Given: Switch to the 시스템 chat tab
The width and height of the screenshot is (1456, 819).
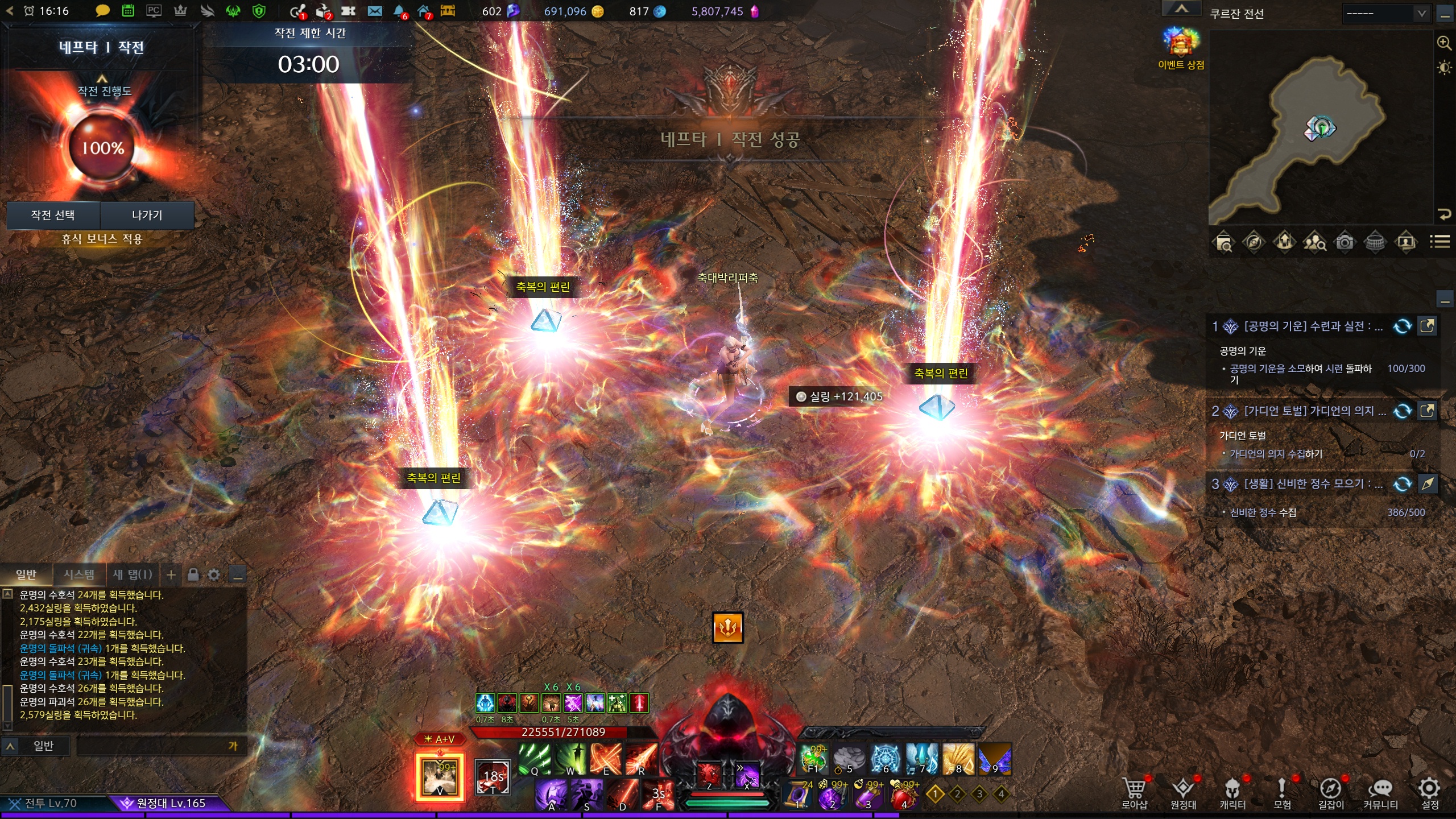Looking at the screenshot, I should 79,574.
